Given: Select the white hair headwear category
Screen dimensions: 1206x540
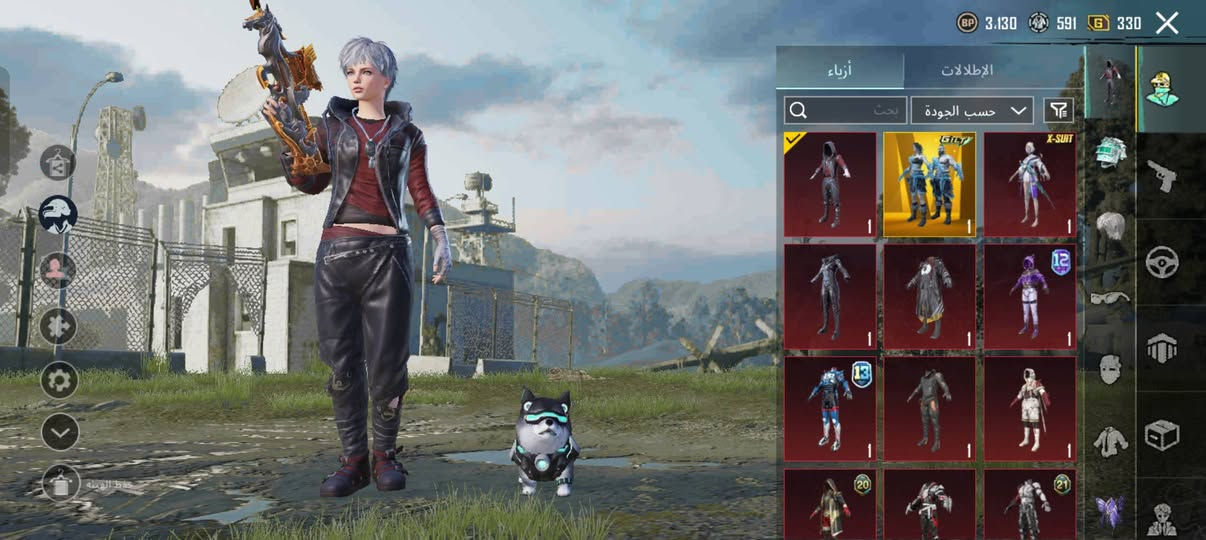Looking at the screenshot, I should pos(1109,227).
